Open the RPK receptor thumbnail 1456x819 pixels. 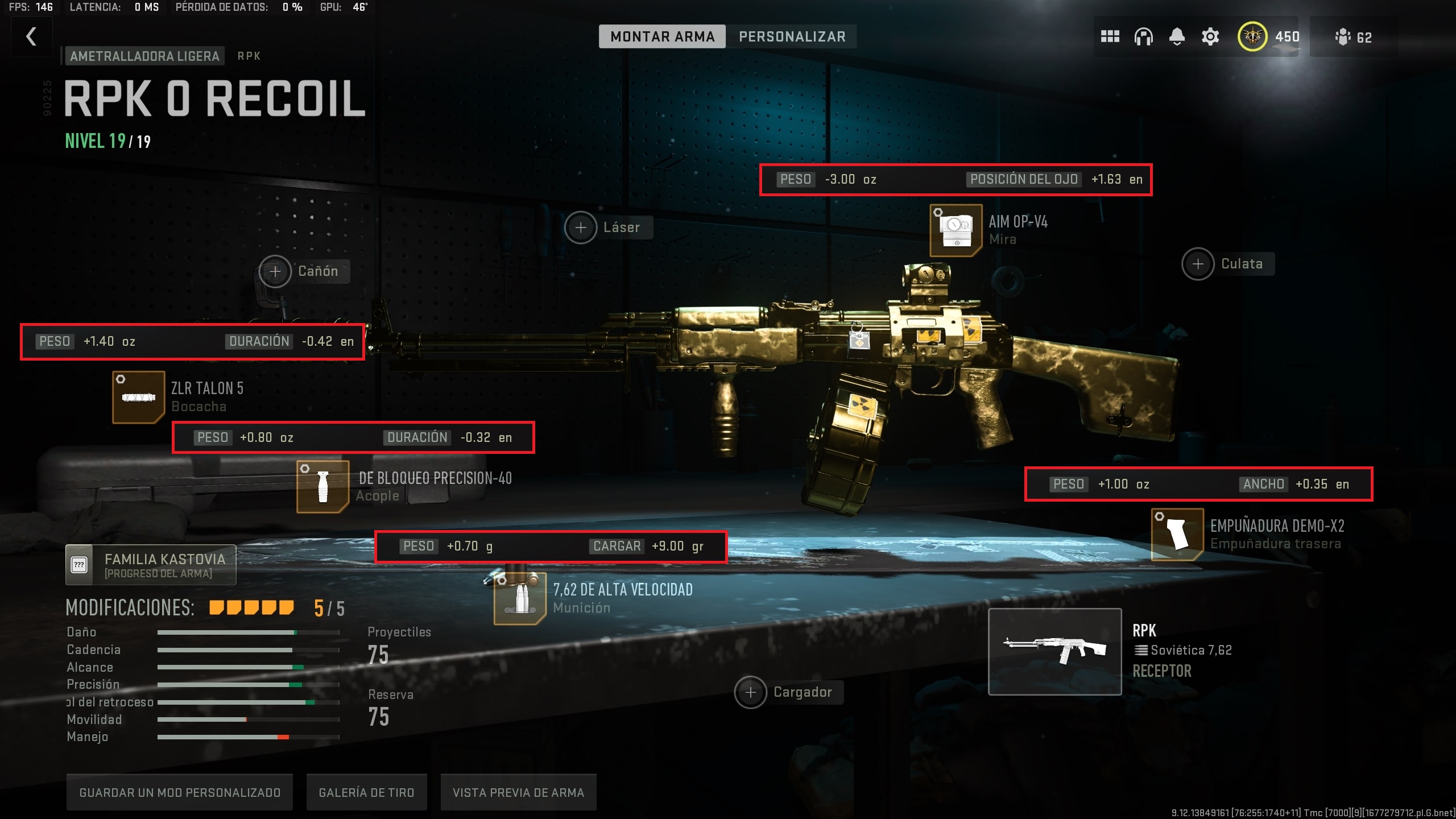pyautogui.click(x=1054, y=651)
